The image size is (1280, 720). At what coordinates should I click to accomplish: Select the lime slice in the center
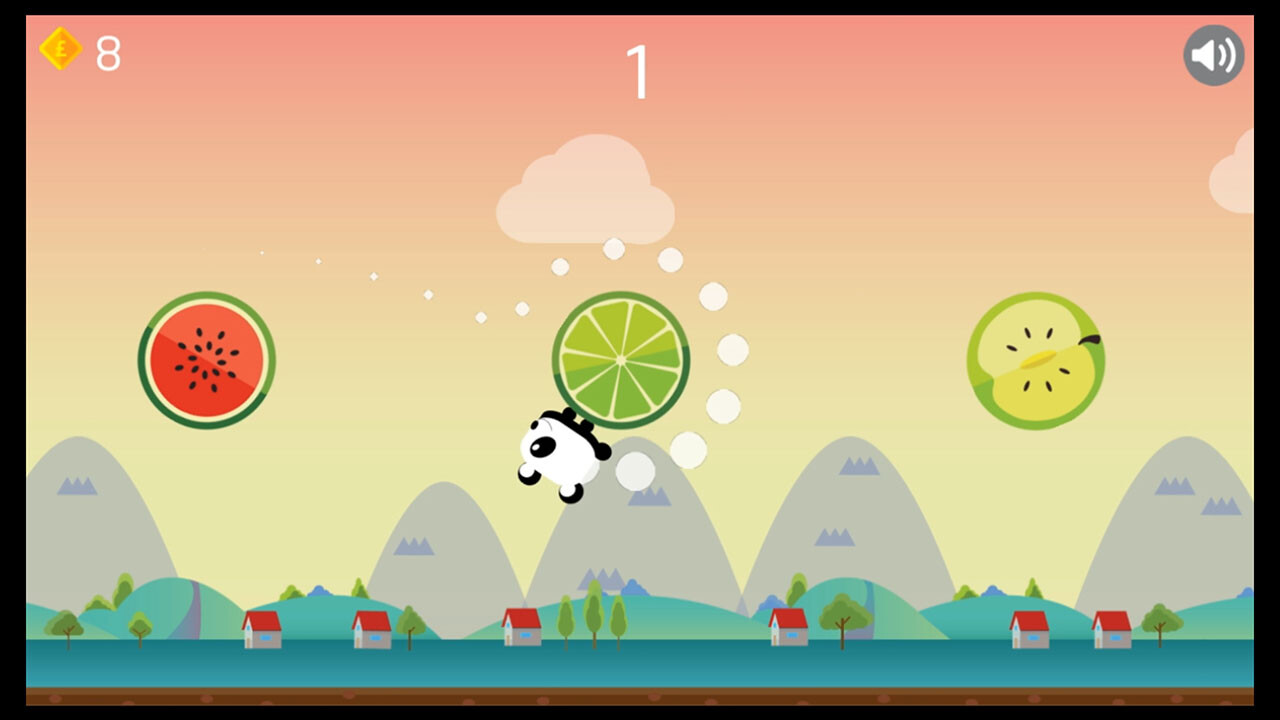[x=620, y=360]
